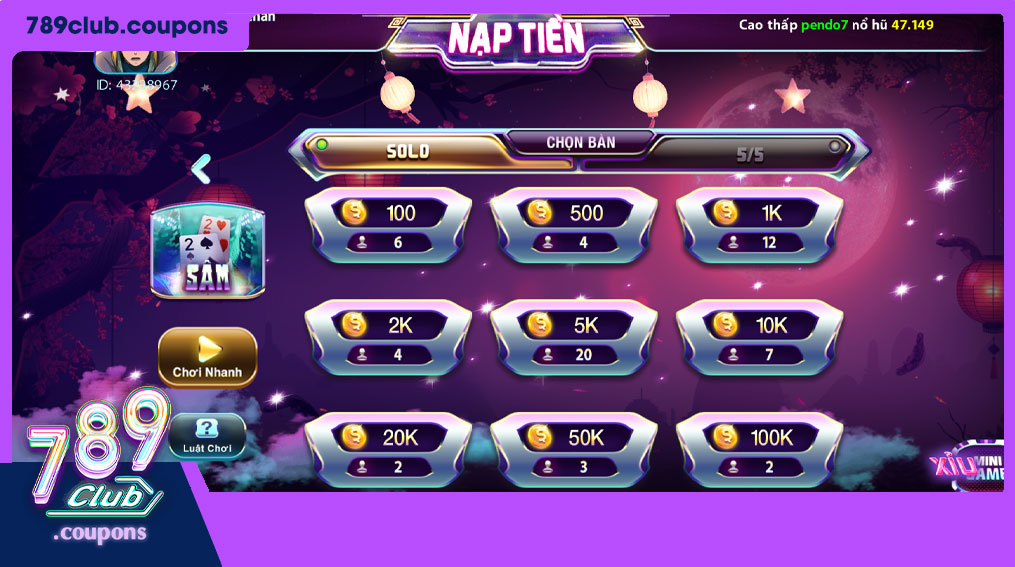
Task: Choose the 500 coin table
Action: tap(573, 226)
